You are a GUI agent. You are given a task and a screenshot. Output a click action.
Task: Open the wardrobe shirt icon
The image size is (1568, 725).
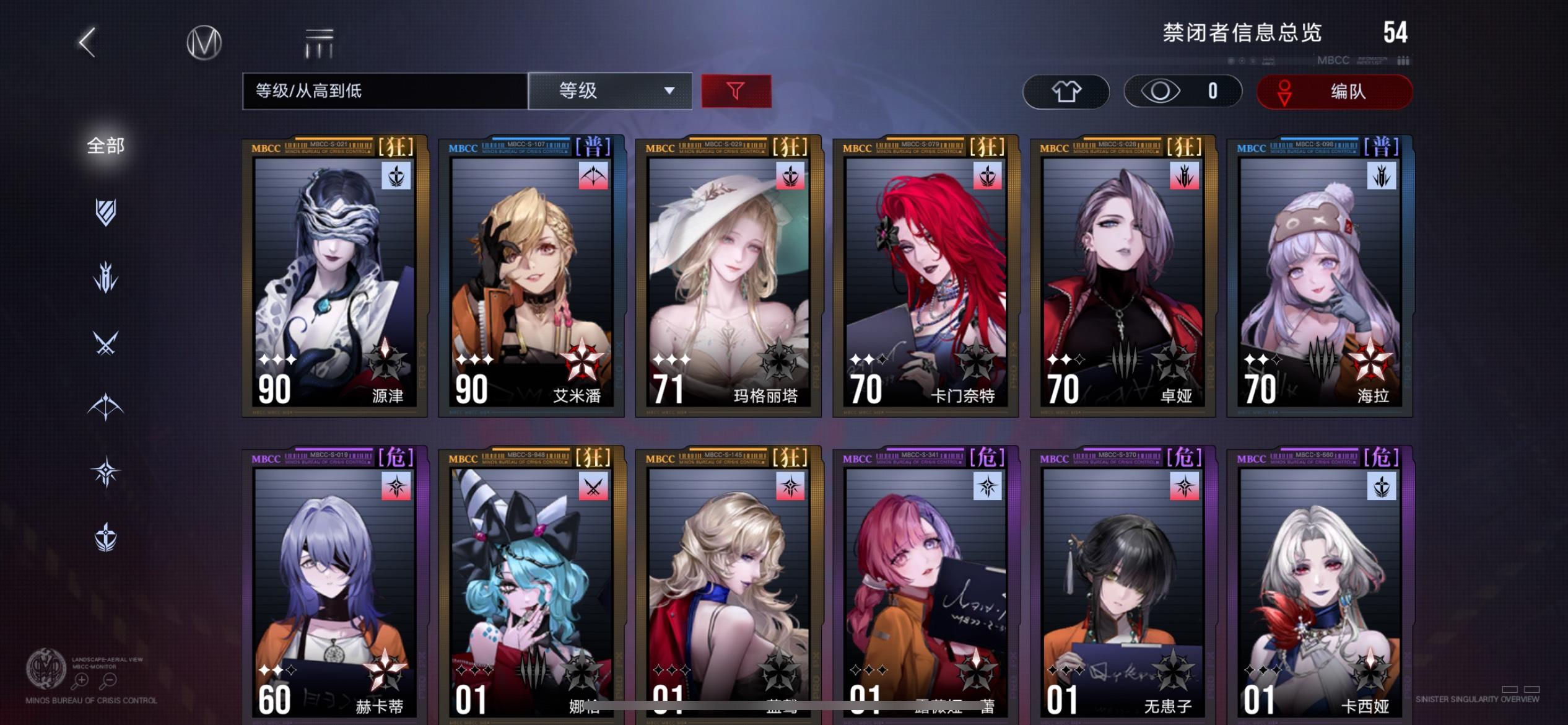click(x=1067, y=91)
